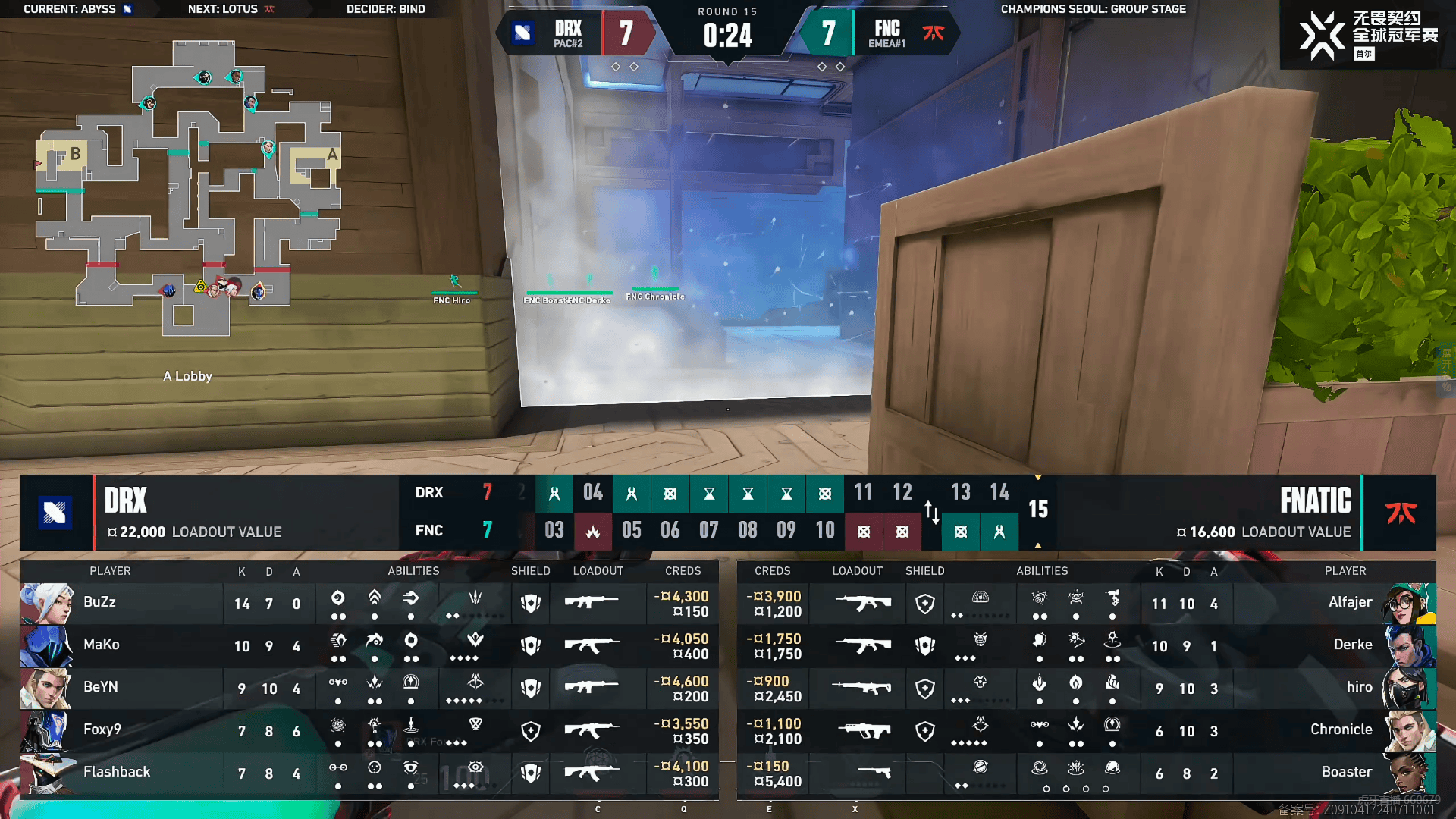
Task: Click the FNC Chronicle player nameplate
Action: coord(655,297)
